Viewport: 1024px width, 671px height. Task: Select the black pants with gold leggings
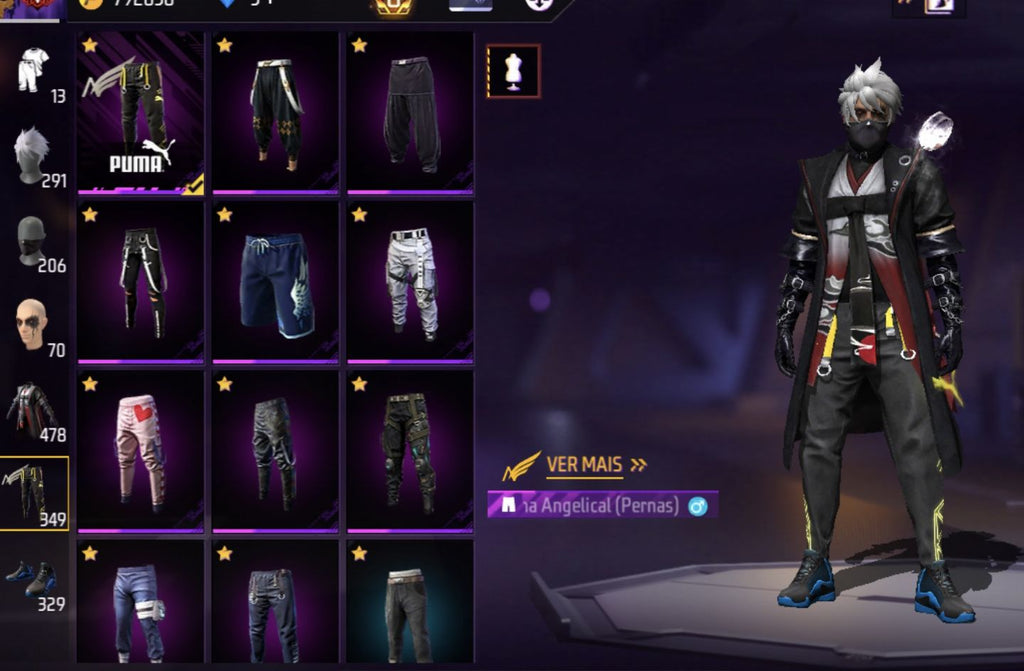275,111
